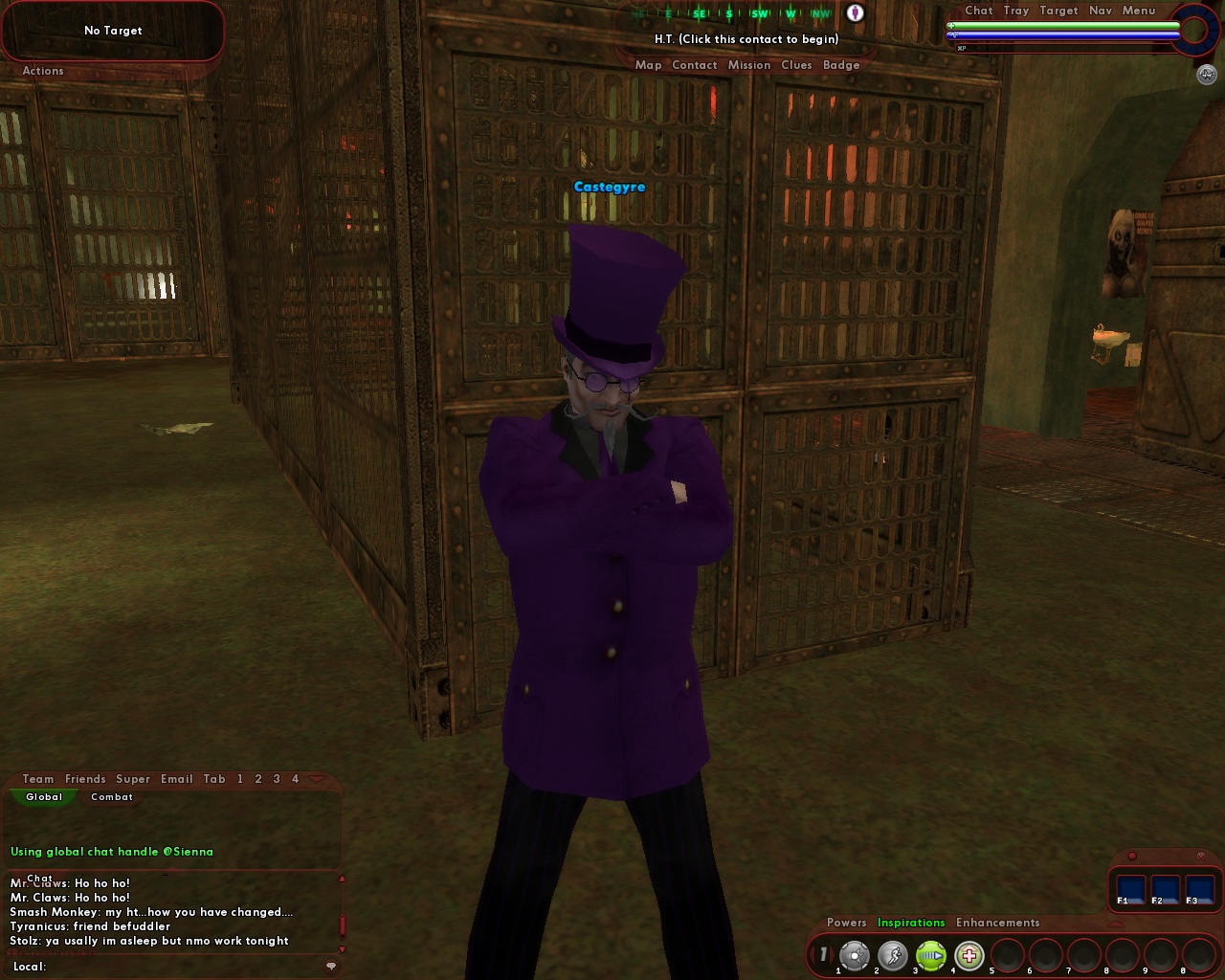Screen dimensions: 1225x980
Task: Open the Nav menu at top right
Action: (1101, 11)
